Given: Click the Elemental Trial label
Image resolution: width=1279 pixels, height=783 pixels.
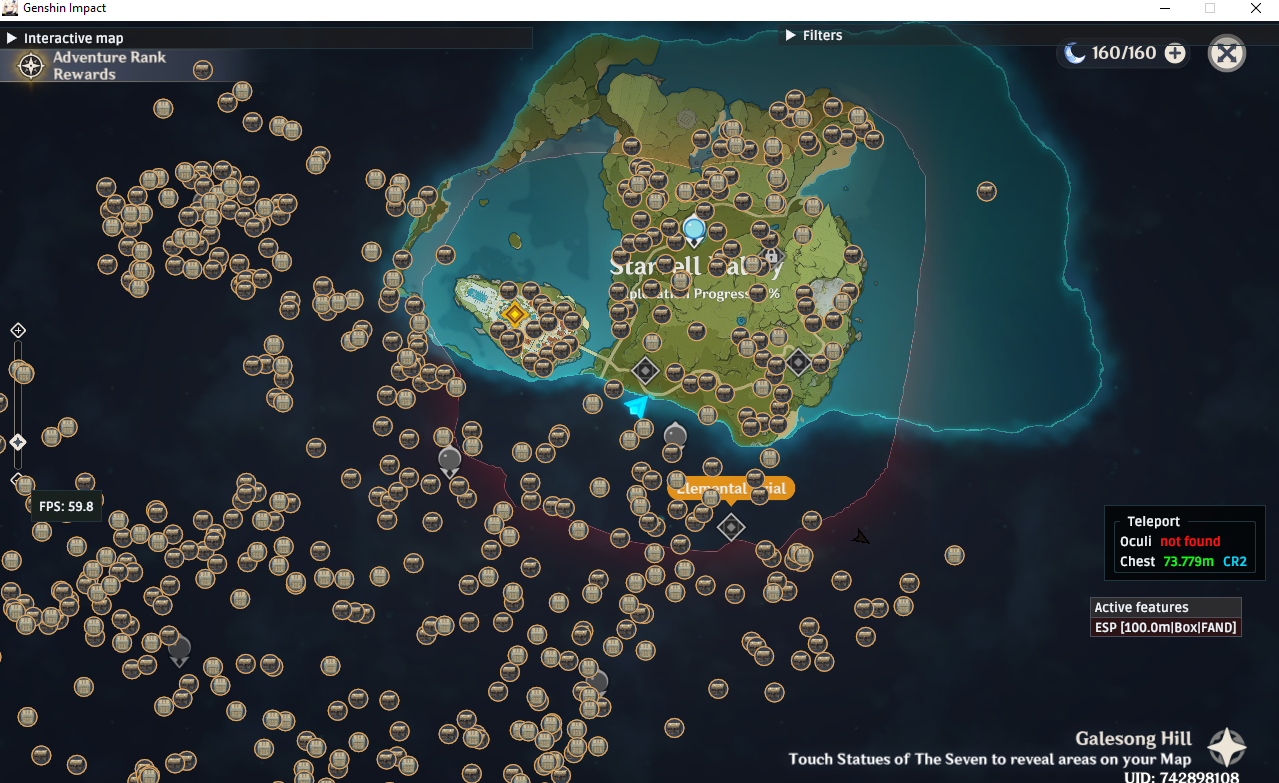Looking at the screenshot, I should coord(730,488).
